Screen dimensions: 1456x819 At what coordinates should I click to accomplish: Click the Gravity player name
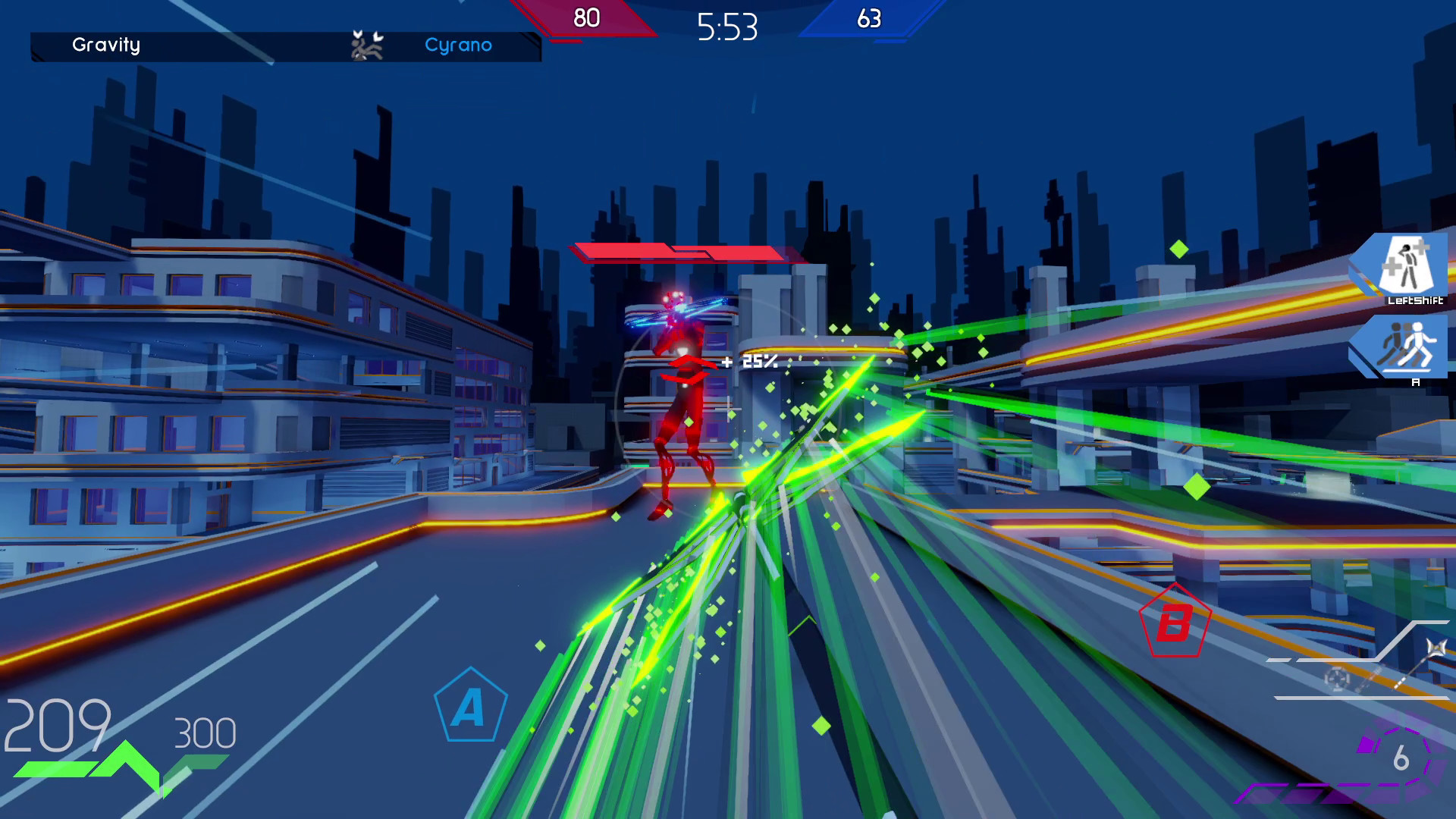(x=105, y=45)
